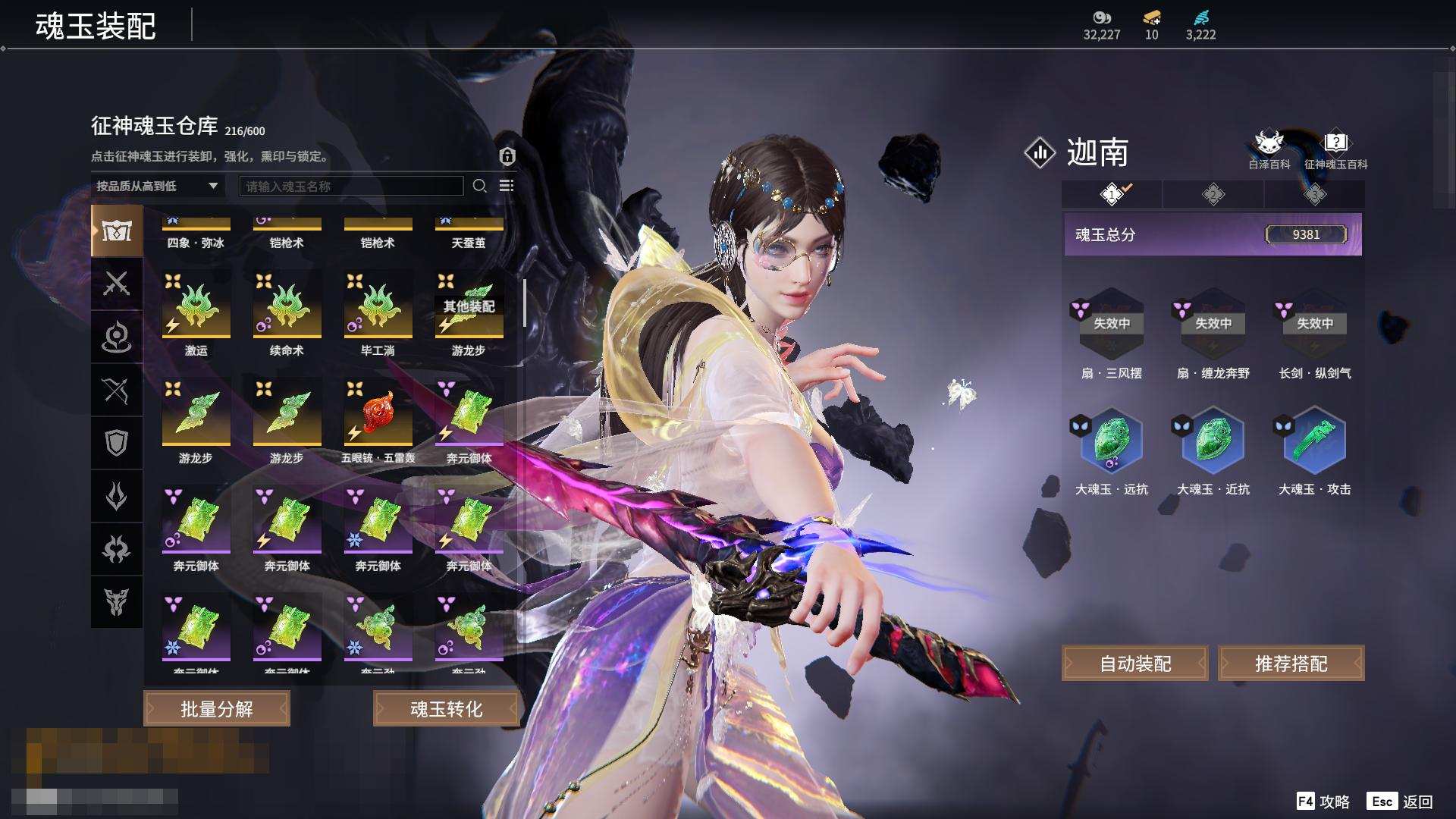The image size is (1456, 819).
Task: Open 推荐搭配 recommended build
Action: pyautogui.click(x=1291, y=664)
